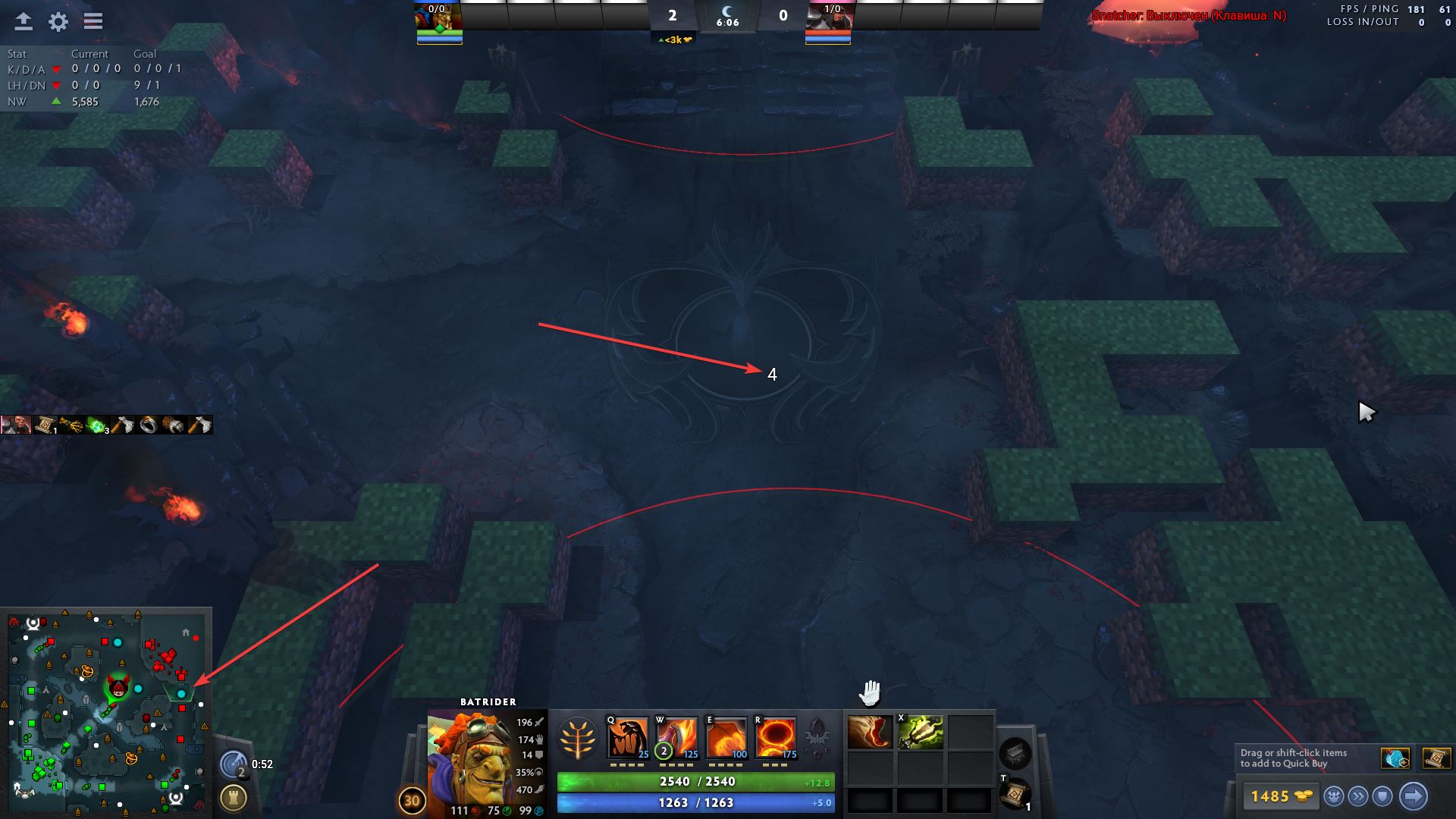Open the settings gear menu

click(58, 22)
